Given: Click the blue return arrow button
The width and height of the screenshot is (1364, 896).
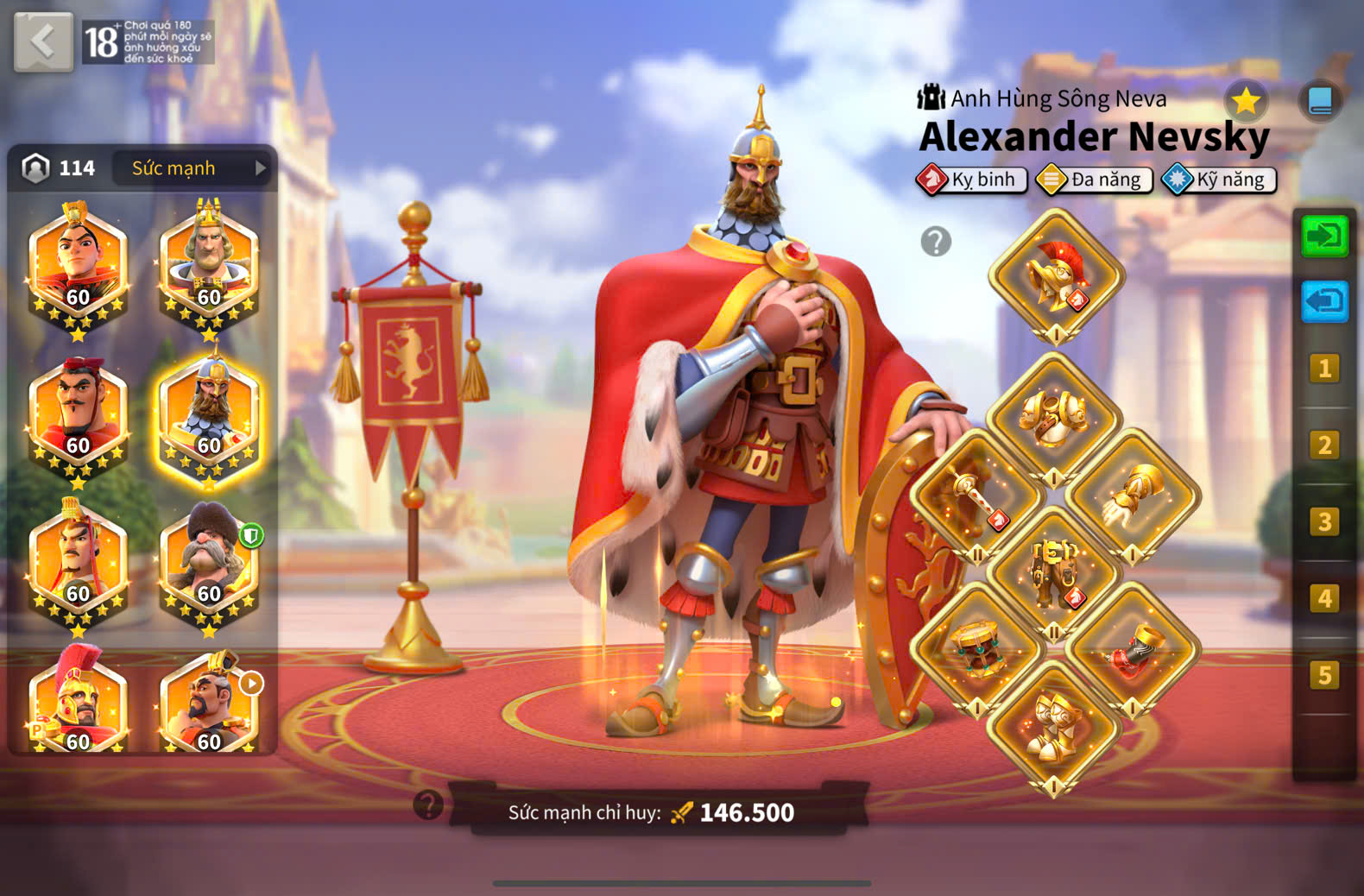Looking at the screenshot, I should (1324, 301).
